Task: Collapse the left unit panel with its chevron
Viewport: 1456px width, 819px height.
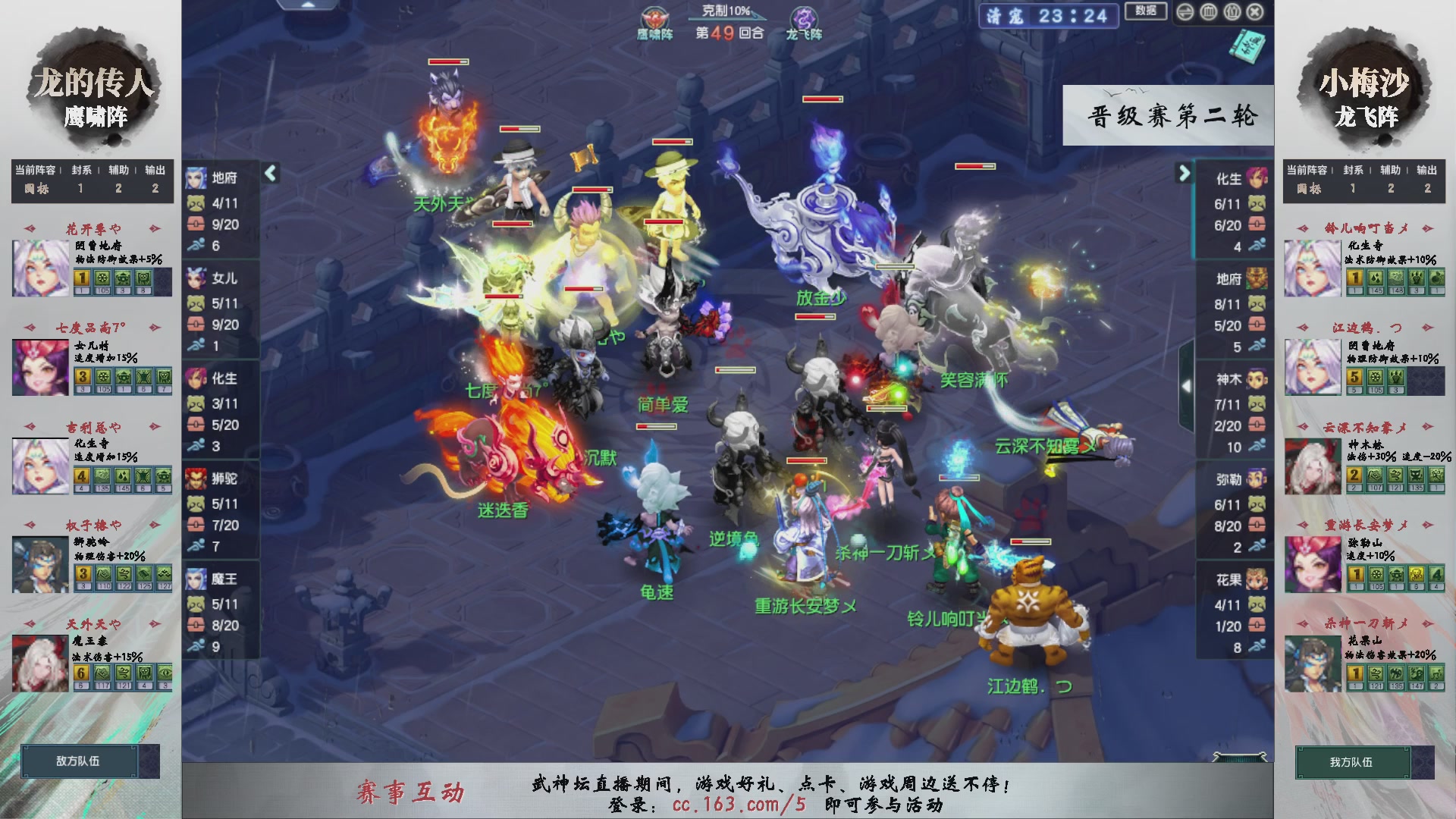Action: click(x=269, y=173)
